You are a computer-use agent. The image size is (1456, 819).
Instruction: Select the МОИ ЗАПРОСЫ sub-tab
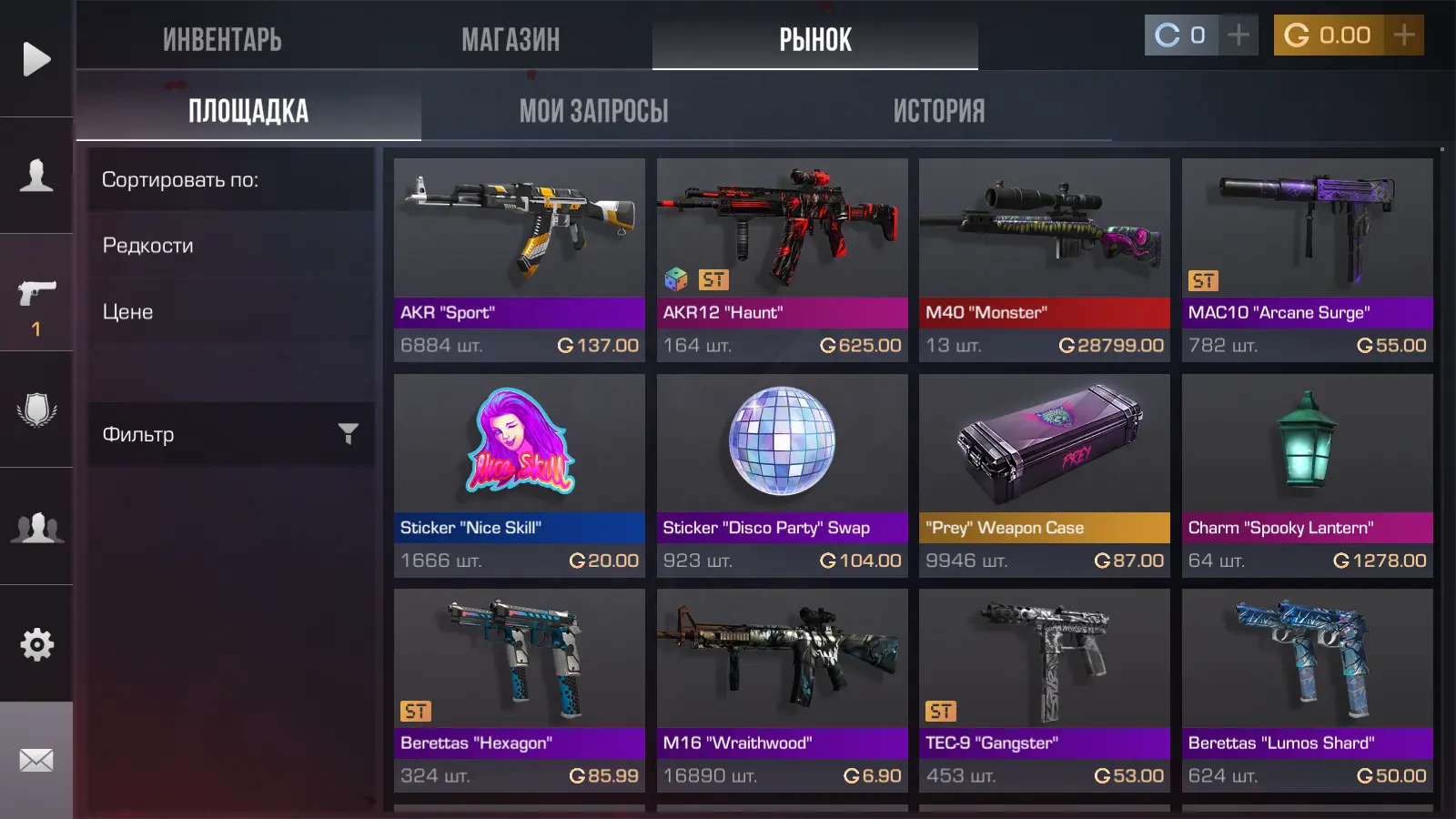click(593, 111)
